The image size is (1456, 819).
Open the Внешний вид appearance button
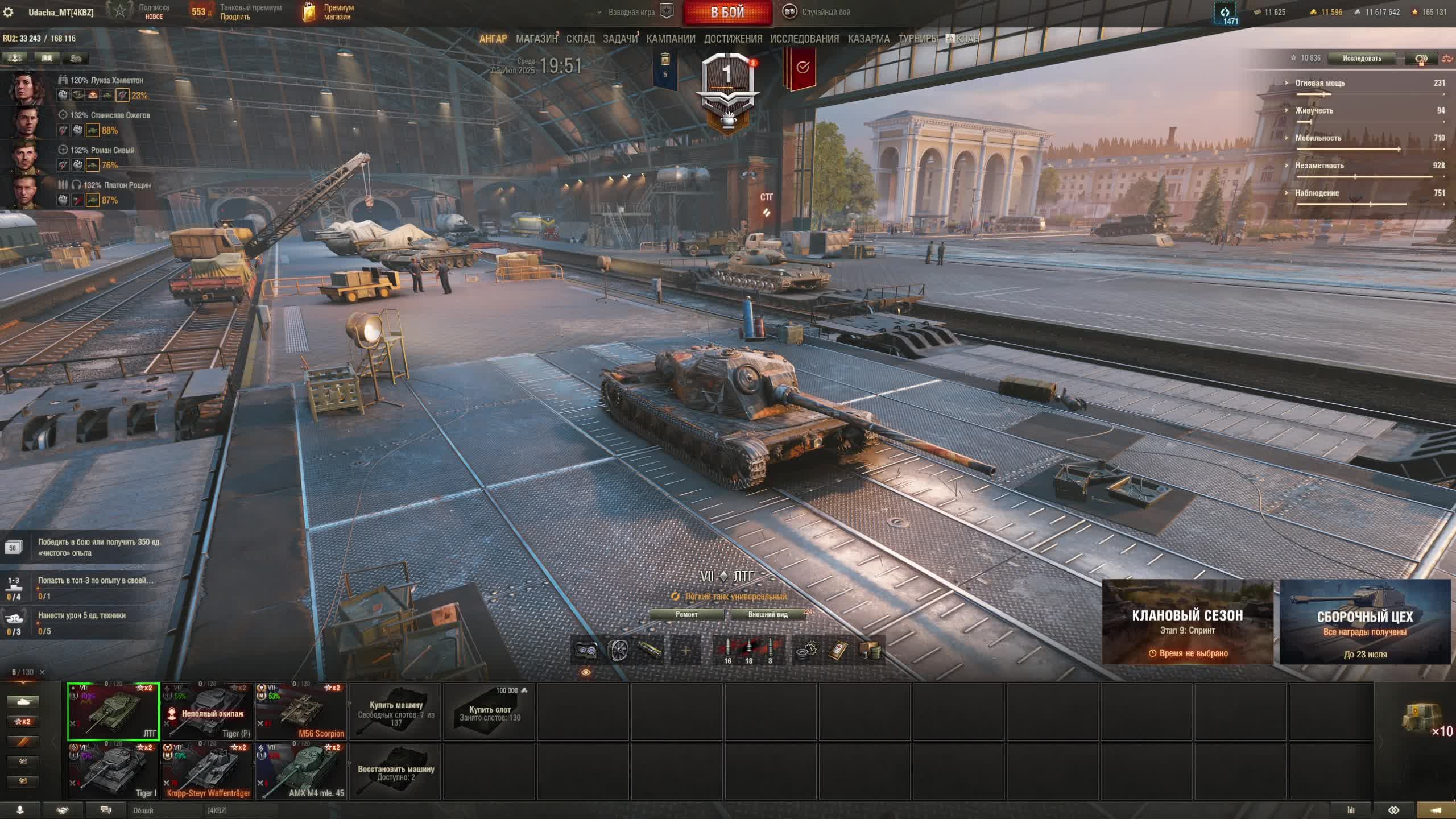[x=768, y=614]
